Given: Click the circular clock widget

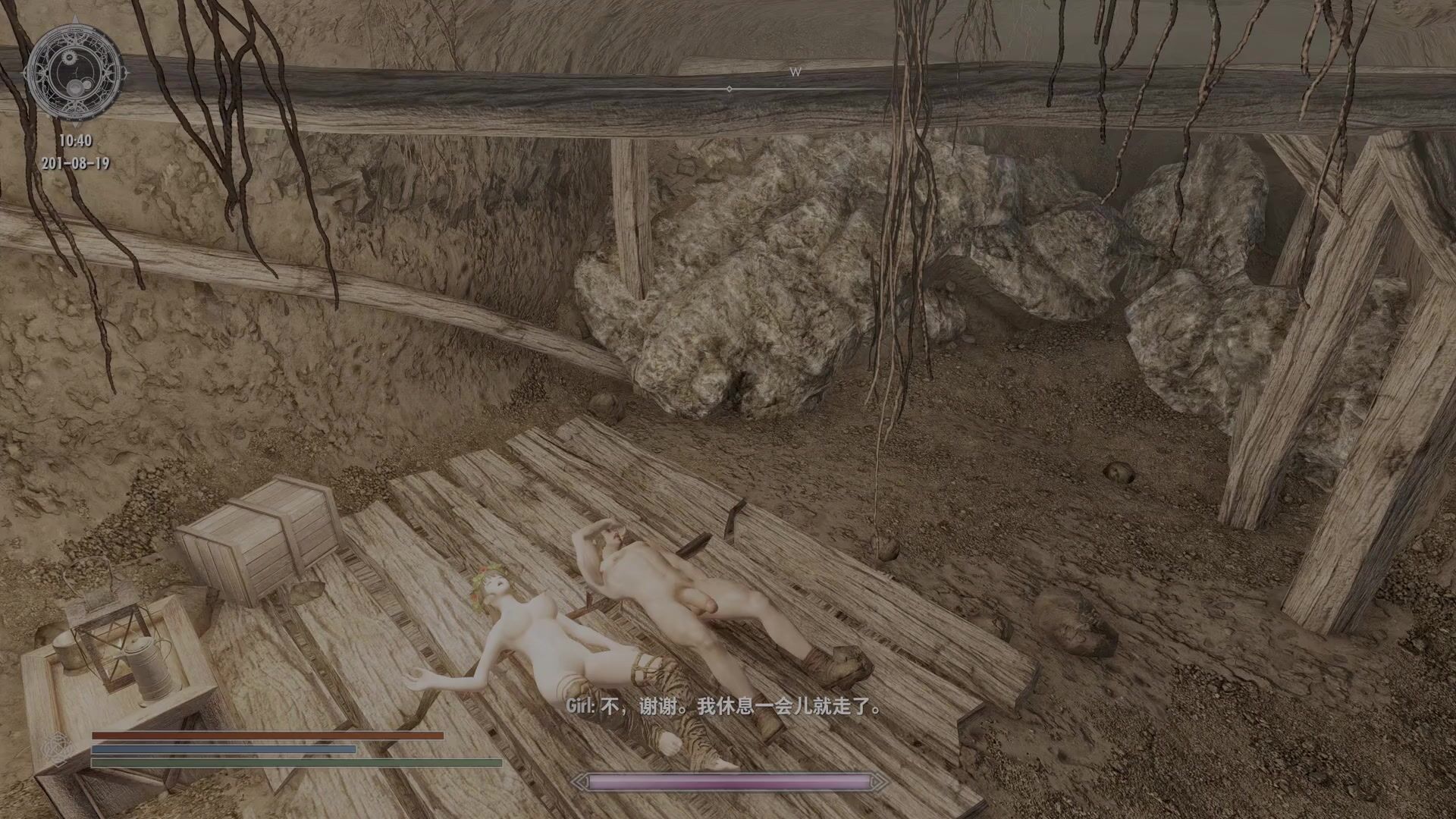Looking at the screenshot, I should click(75, 74).
